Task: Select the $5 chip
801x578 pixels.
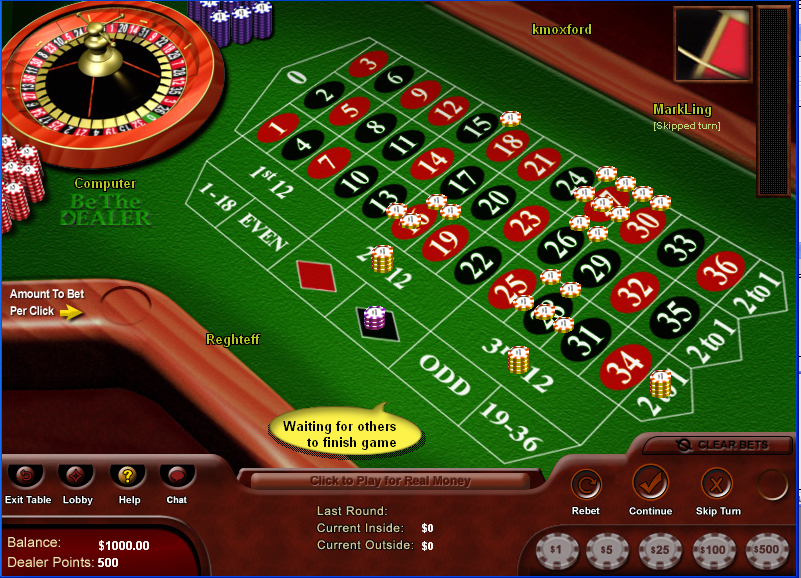Action: coord(606,550)
